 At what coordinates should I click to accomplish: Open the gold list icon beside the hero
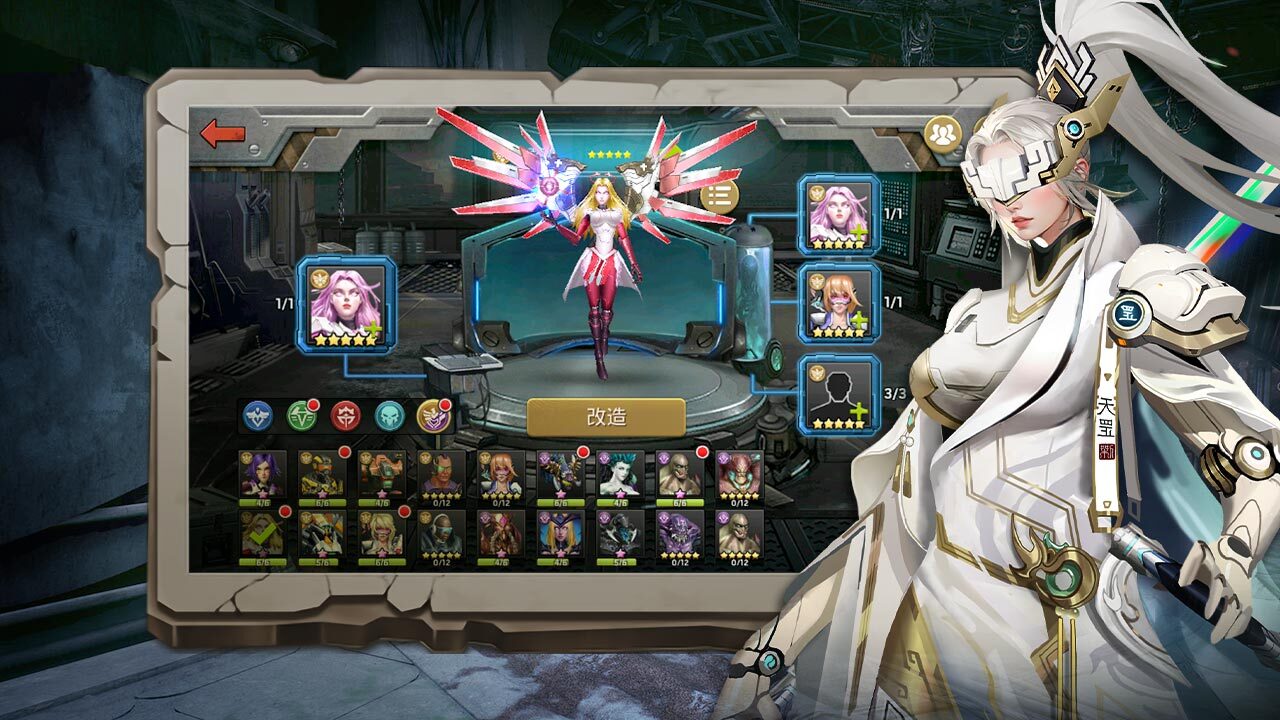718,196
